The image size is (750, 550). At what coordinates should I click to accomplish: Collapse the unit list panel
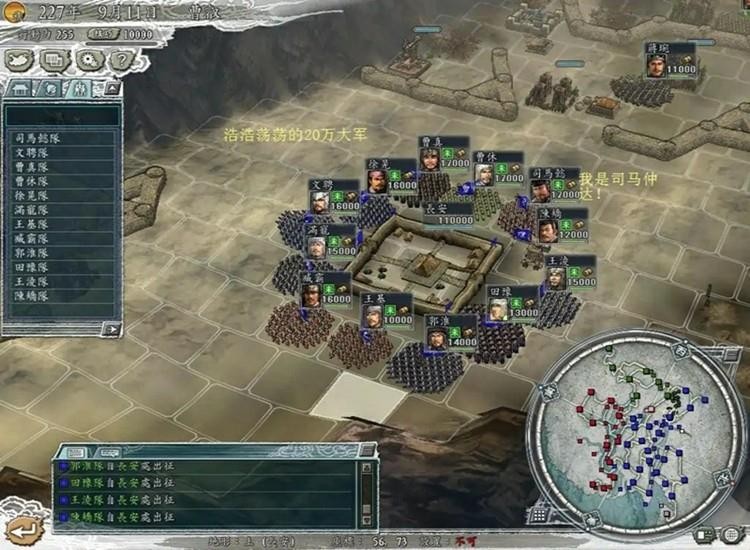coord(111,89)
